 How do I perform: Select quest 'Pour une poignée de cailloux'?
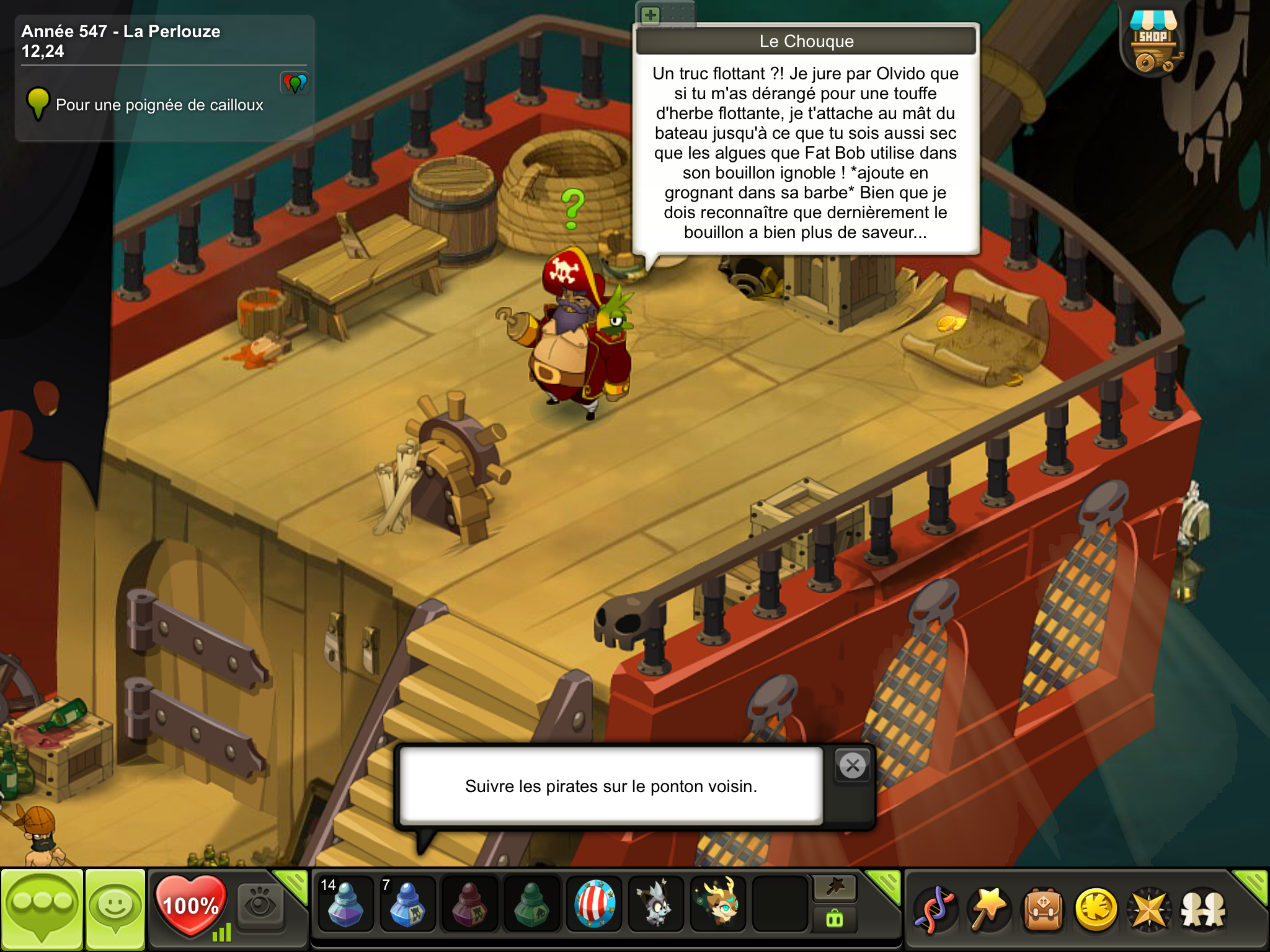pyautogui.click(x=159, y=105)
